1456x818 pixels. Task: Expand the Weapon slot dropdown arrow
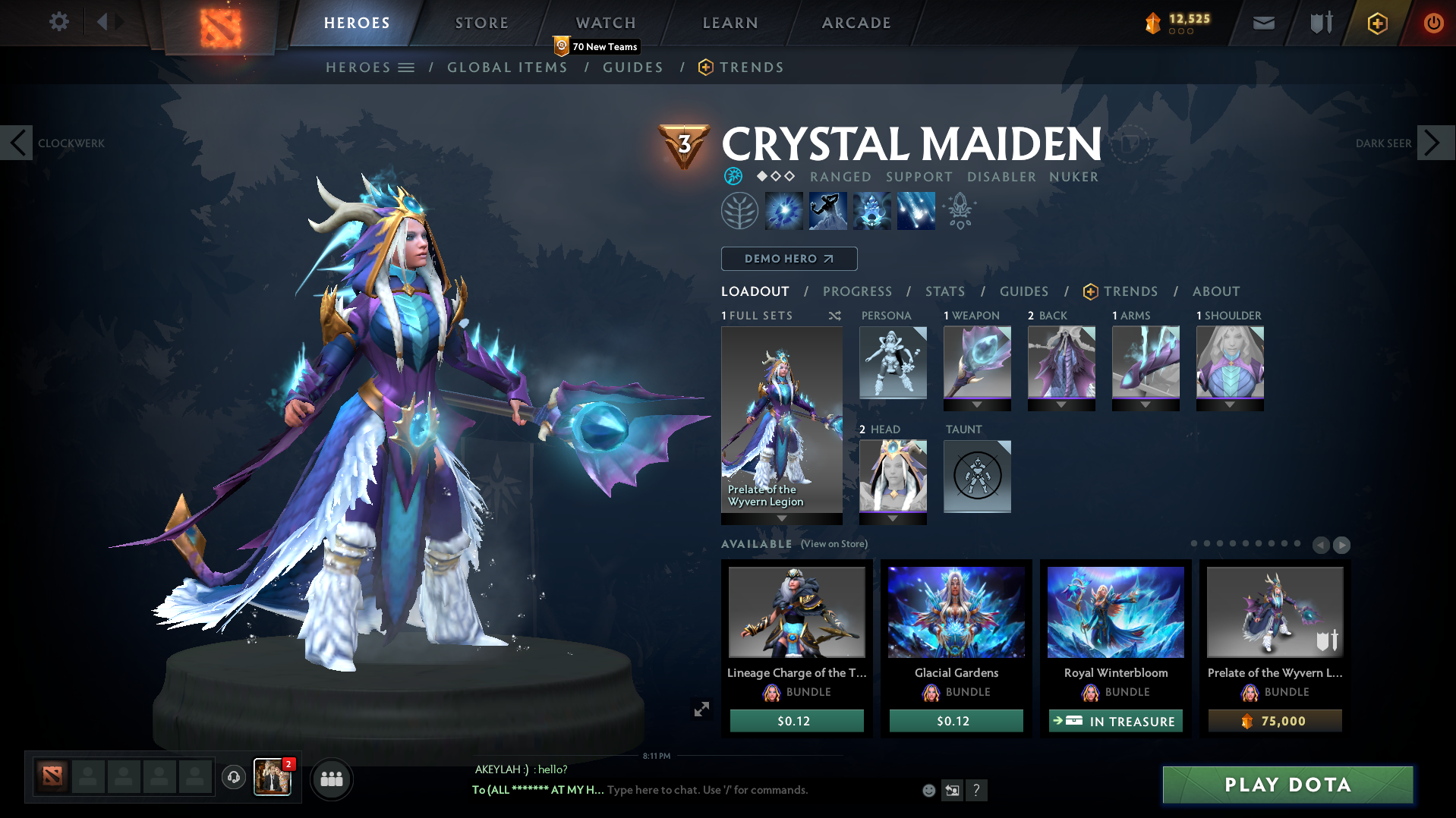977,405
